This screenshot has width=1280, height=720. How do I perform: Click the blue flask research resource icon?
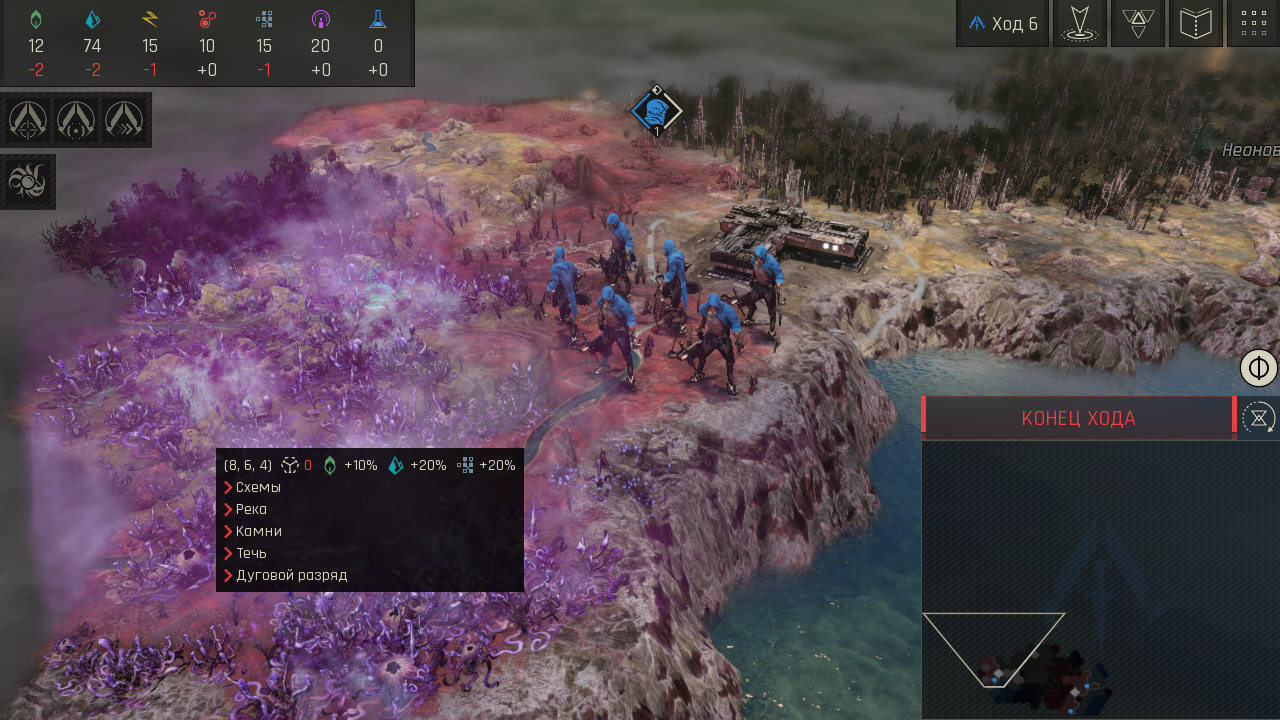click(x=378, y=19)
